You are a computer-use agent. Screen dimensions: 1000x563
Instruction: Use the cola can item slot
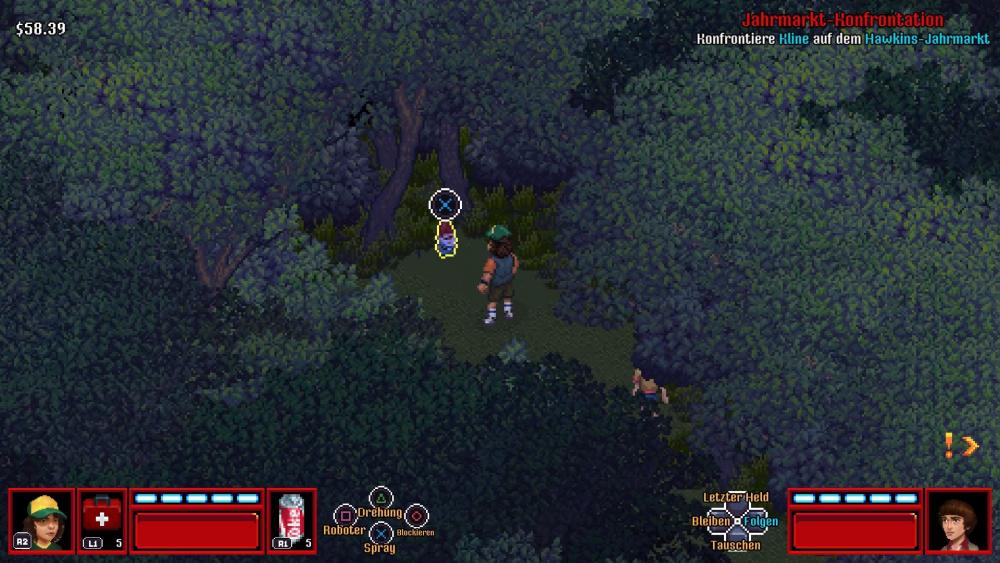[x=292, y=520]
